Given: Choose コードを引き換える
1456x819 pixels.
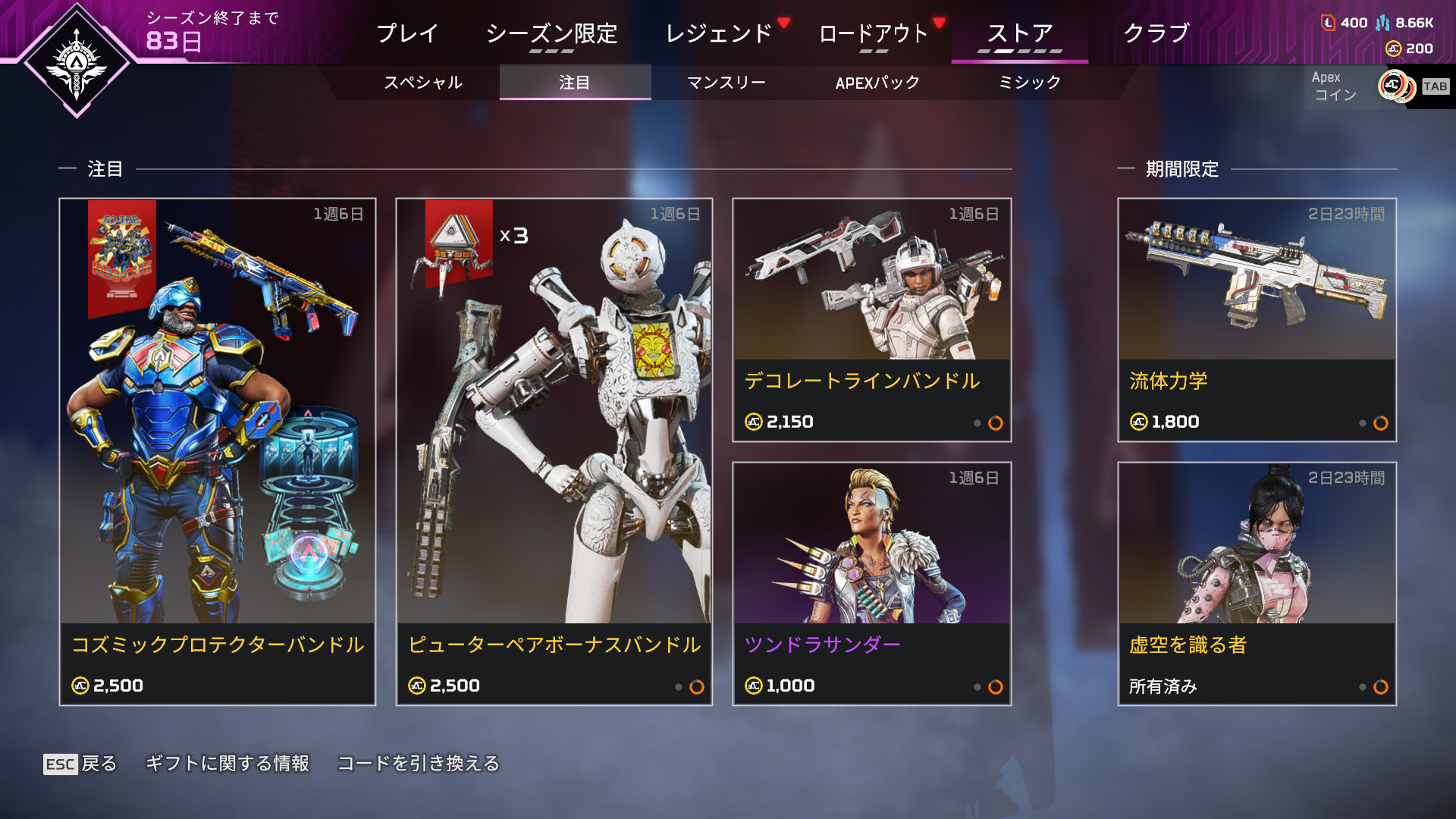Looking at the screenshot, I should pyautogui.click(x=419, y=764).
